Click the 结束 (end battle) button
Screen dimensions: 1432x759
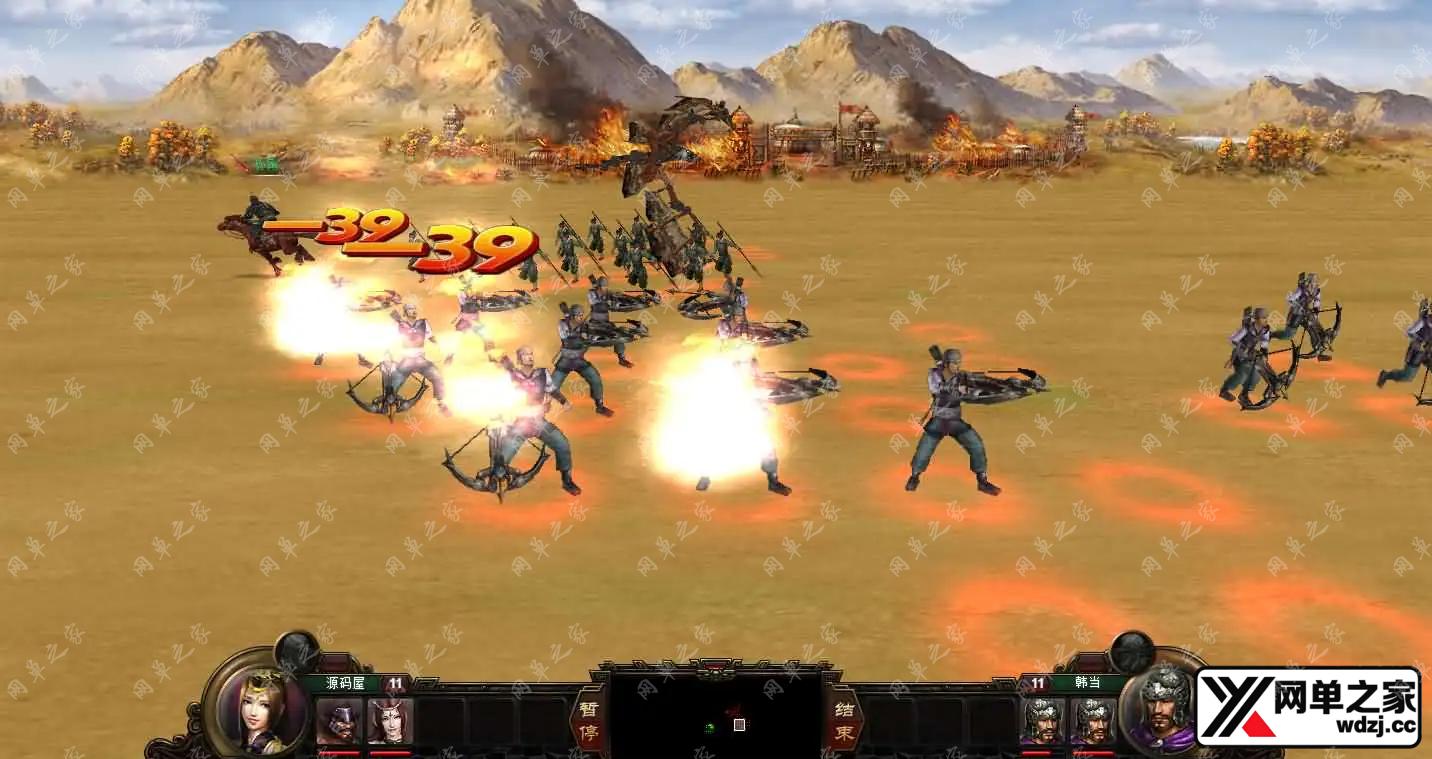pyautogui.click(x=843, y=718)
